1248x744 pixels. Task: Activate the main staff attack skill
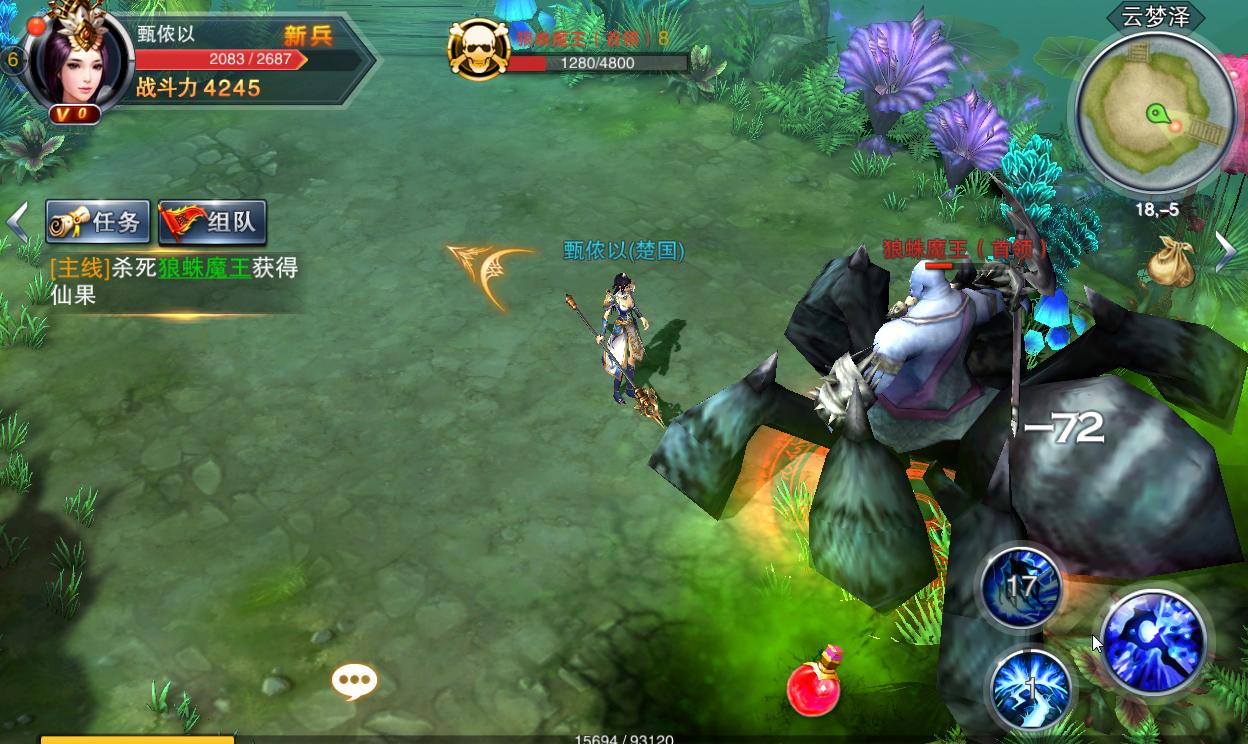[x=1154, y=641]
